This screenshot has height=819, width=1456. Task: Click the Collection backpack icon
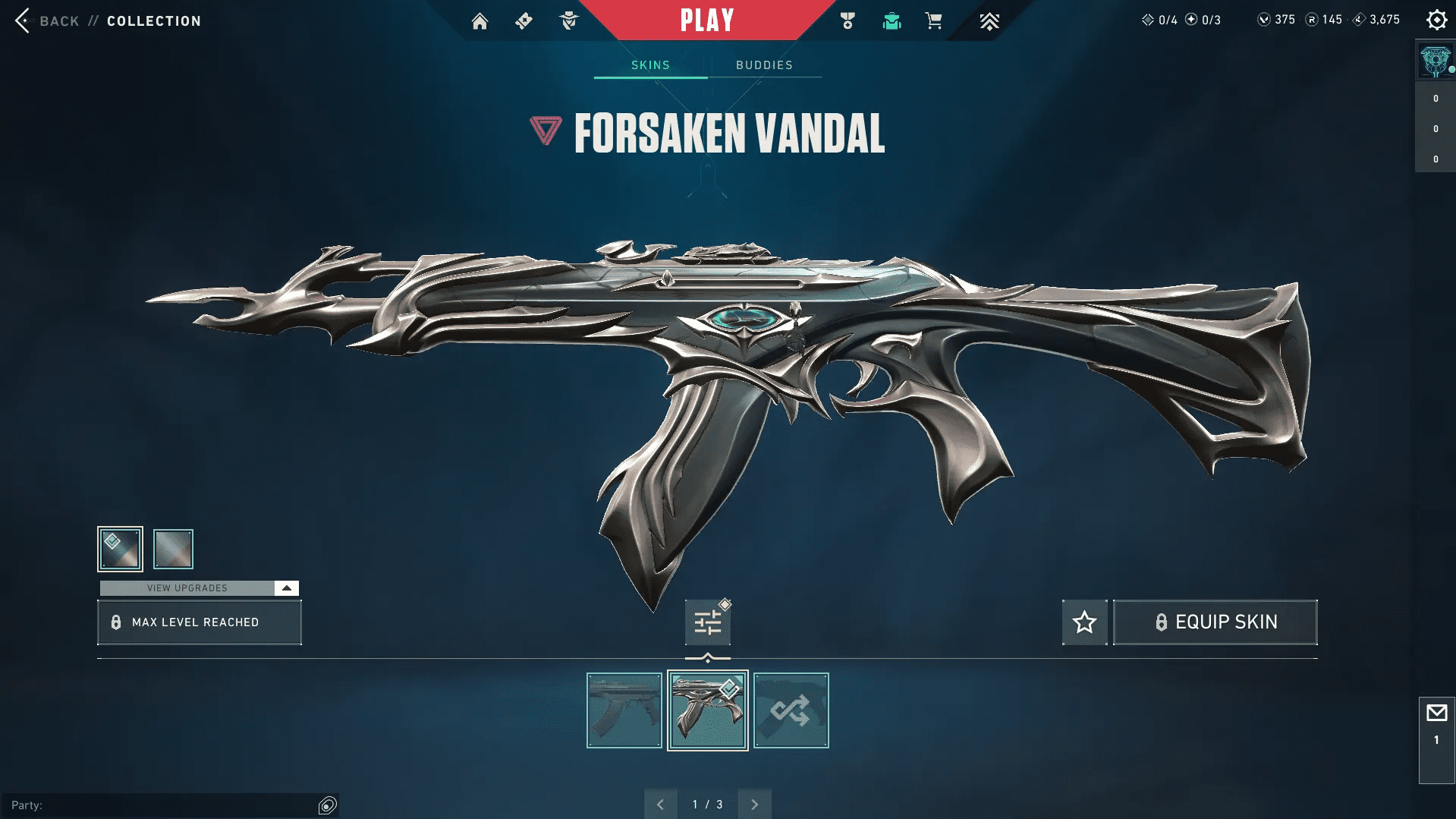click(x=892, y=20)
